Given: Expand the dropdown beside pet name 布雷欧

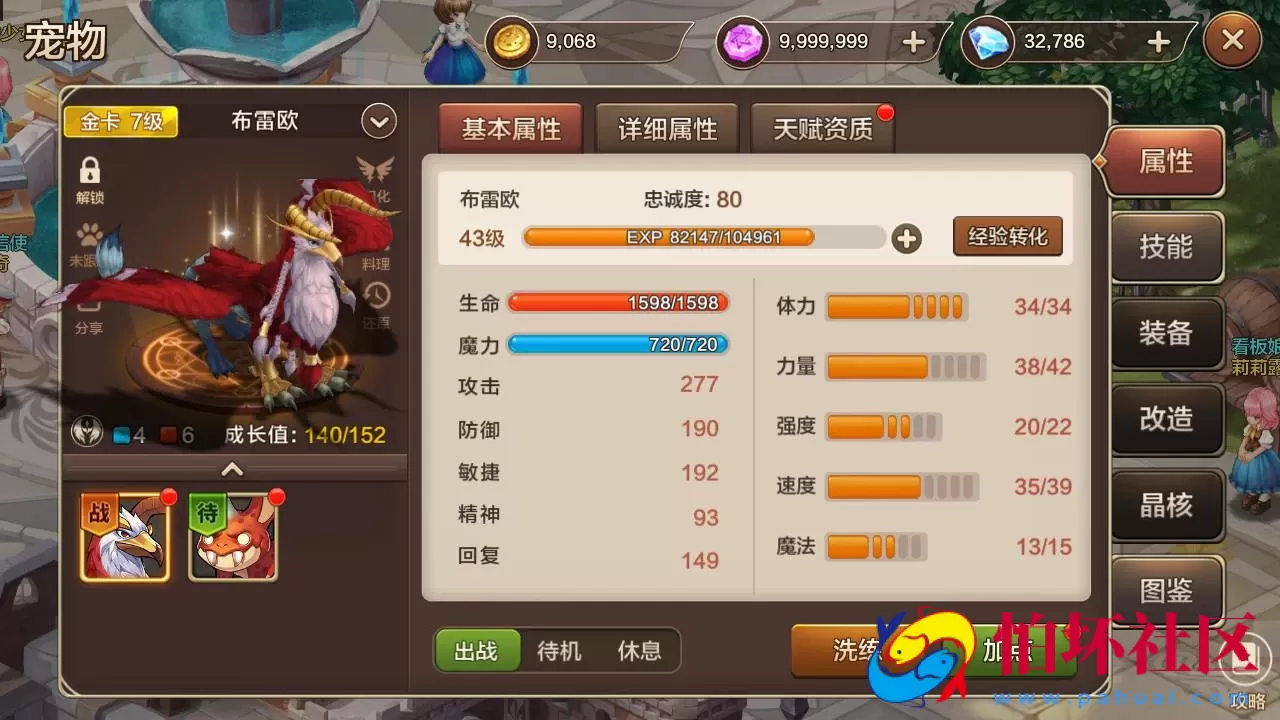Looking at the screenshot, I should [377, 120].
